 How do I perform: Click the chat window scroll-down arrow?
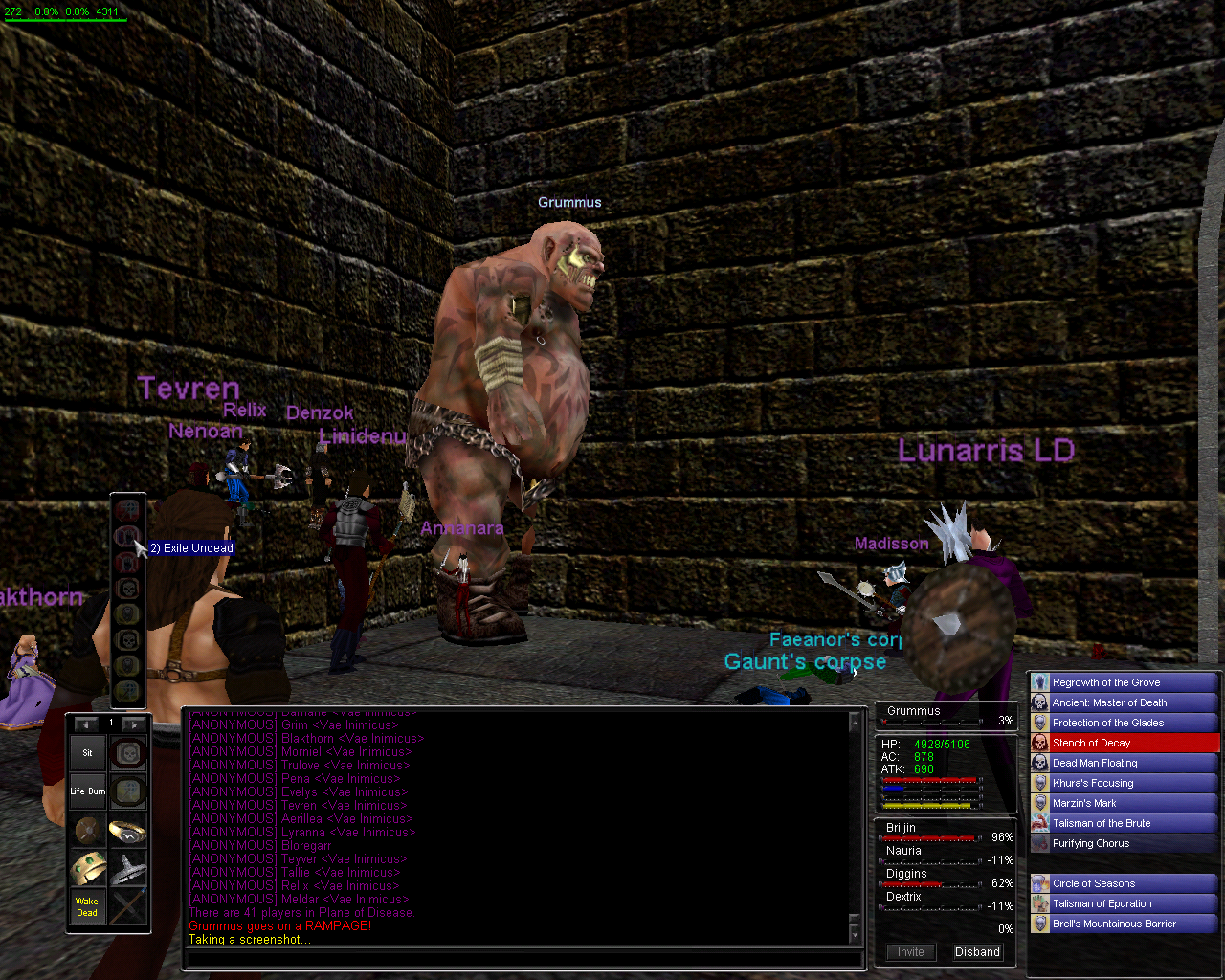coord(855,932)
